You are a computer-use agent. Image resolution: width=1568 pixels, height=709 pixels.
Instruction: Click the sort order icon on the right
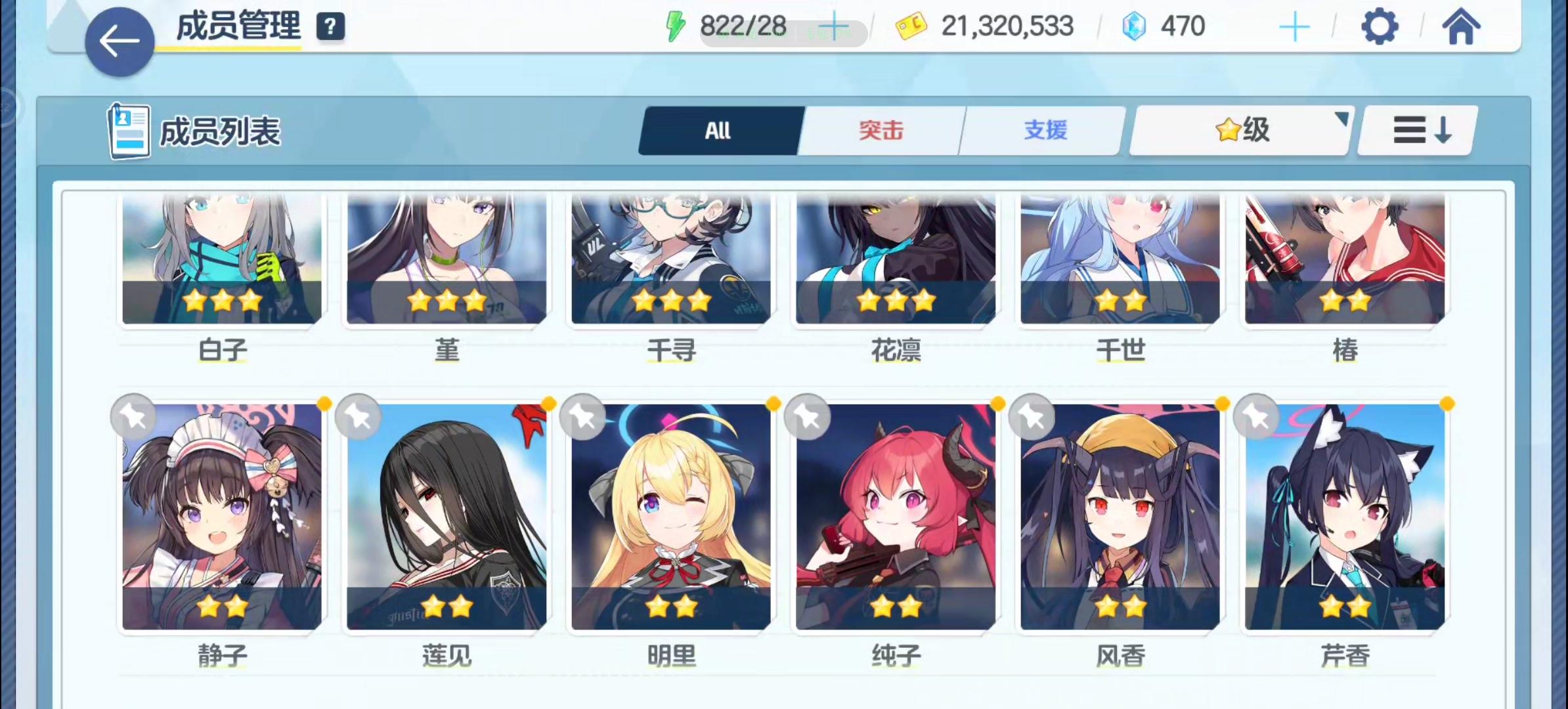tap(1416, 130)
